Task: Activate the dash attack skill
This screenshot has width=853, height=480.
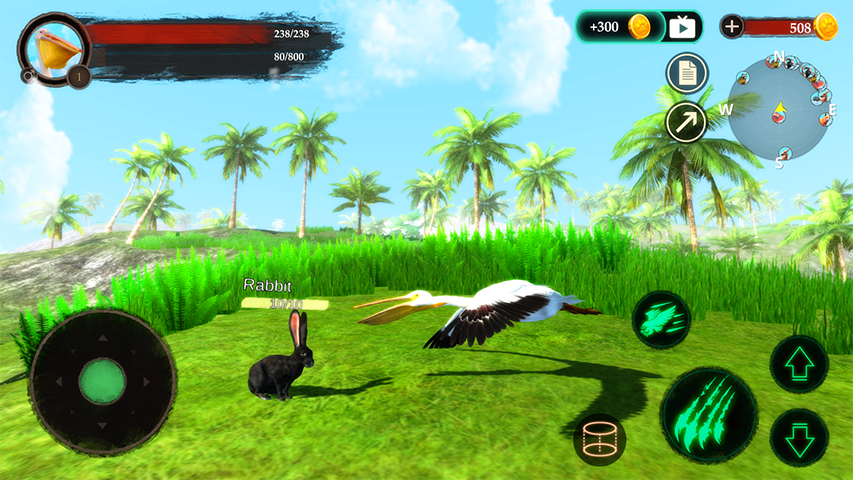Action: [x=660, y=319]
